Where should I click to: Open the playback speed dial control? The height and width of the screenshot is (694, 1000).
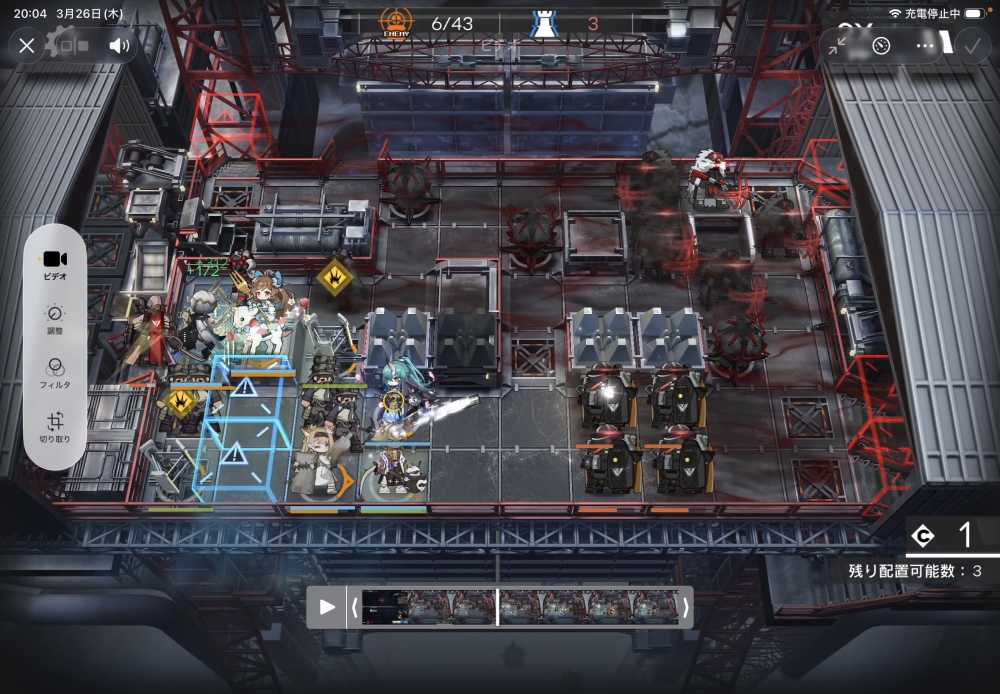click(x=881, y=45)
